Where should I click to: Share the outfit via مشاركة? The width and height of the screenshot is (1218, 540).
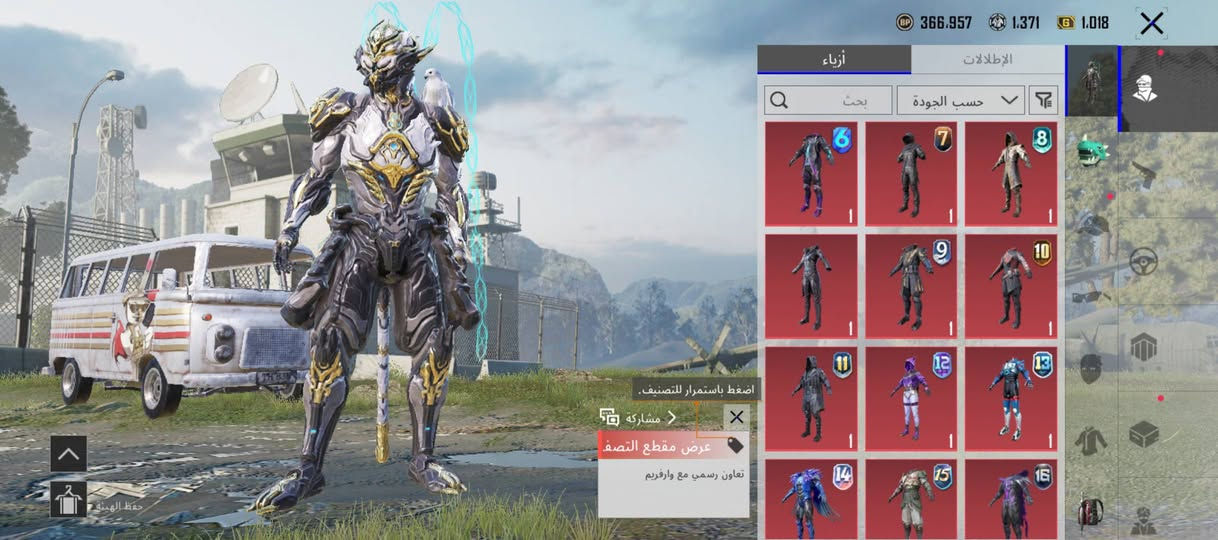[642, 418]
